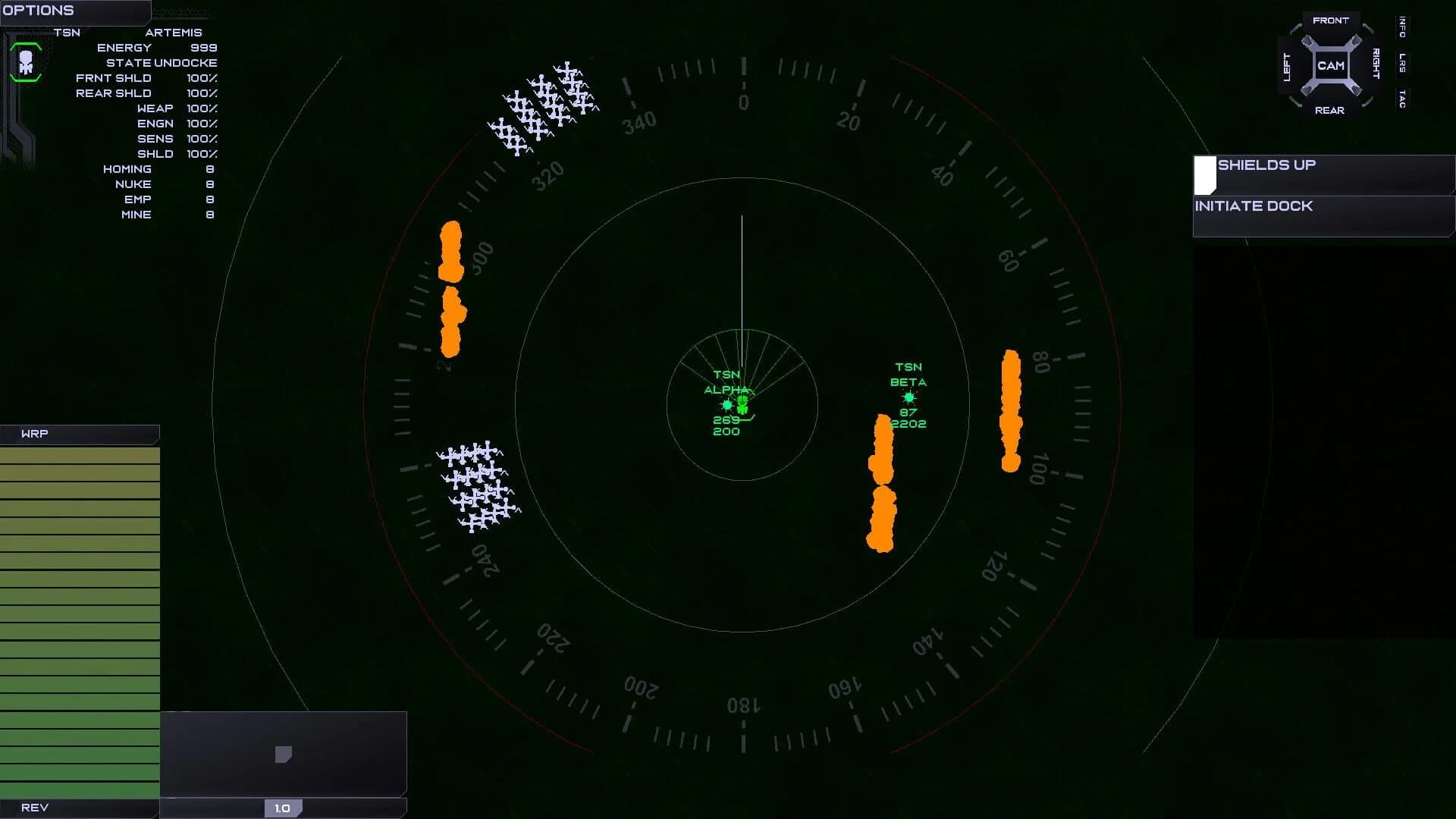The image size is (1456, 819).
Task: Switch to the REAR camera view
Action: [1331, 110]
